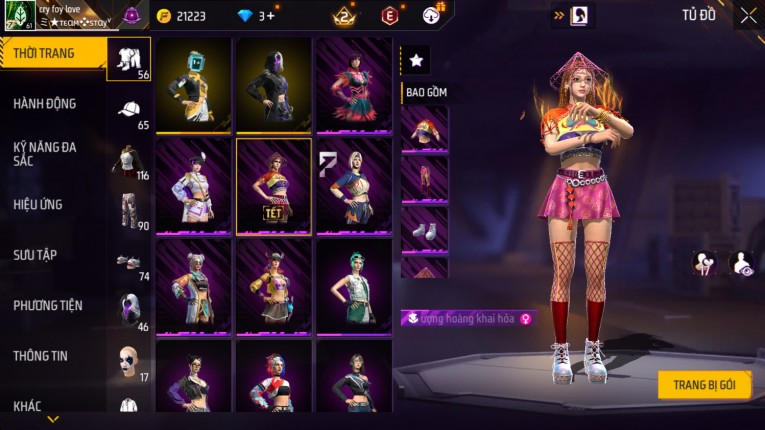Screen dimensions: 765x430
Task: Switch to PHƯƠNG TIỆN category
Action: (48, 306)
